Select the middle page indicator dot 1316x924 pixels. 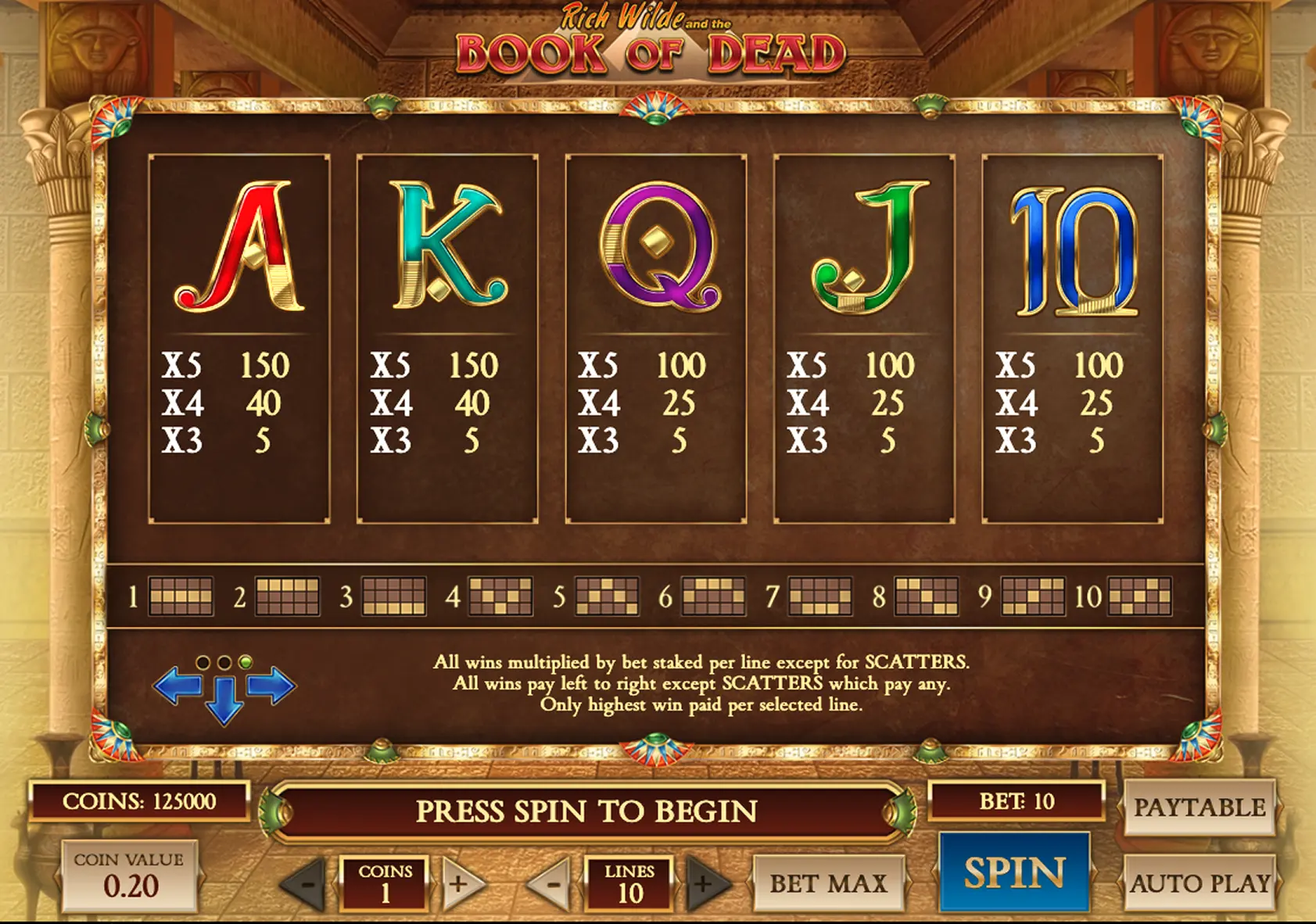tap(224, 661)
